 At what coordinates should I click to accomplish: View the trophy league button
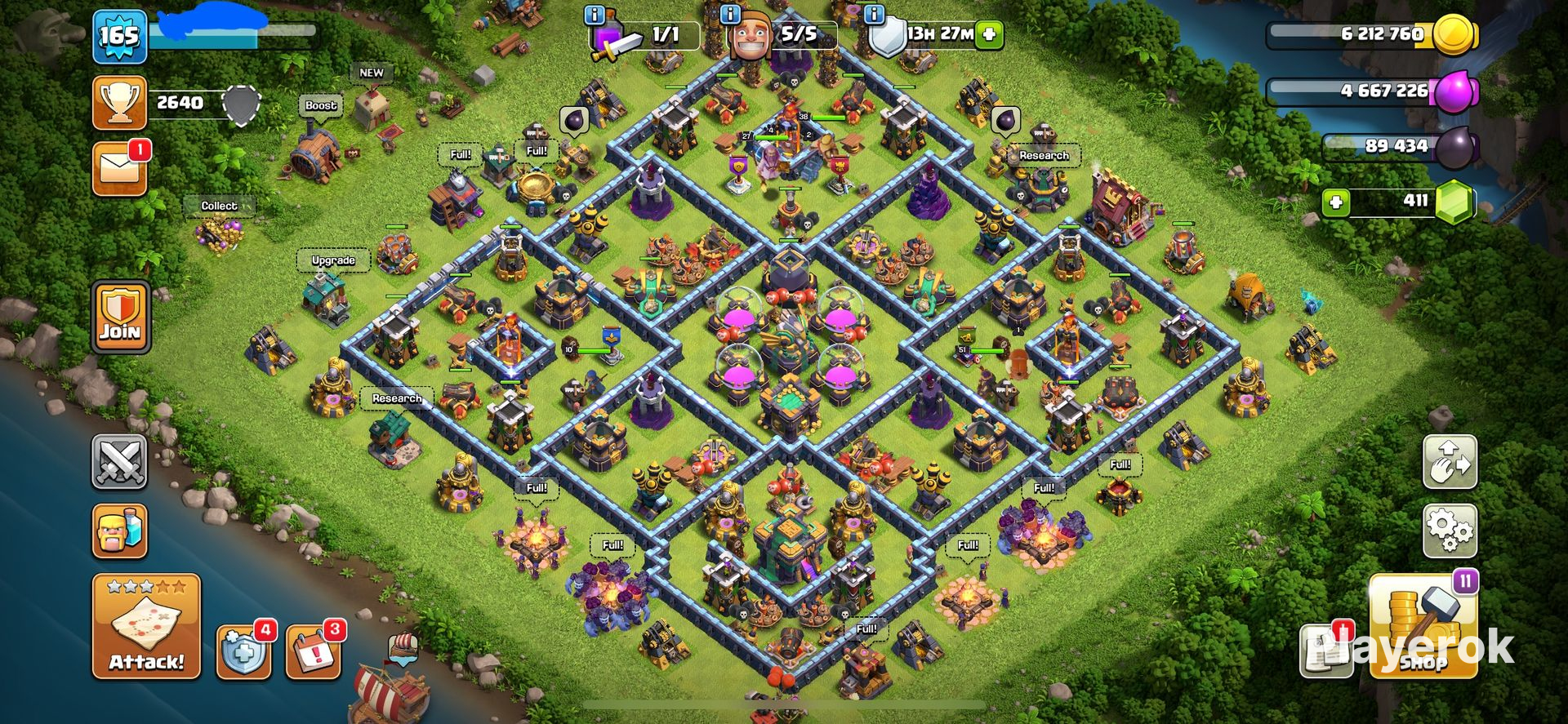119,103
